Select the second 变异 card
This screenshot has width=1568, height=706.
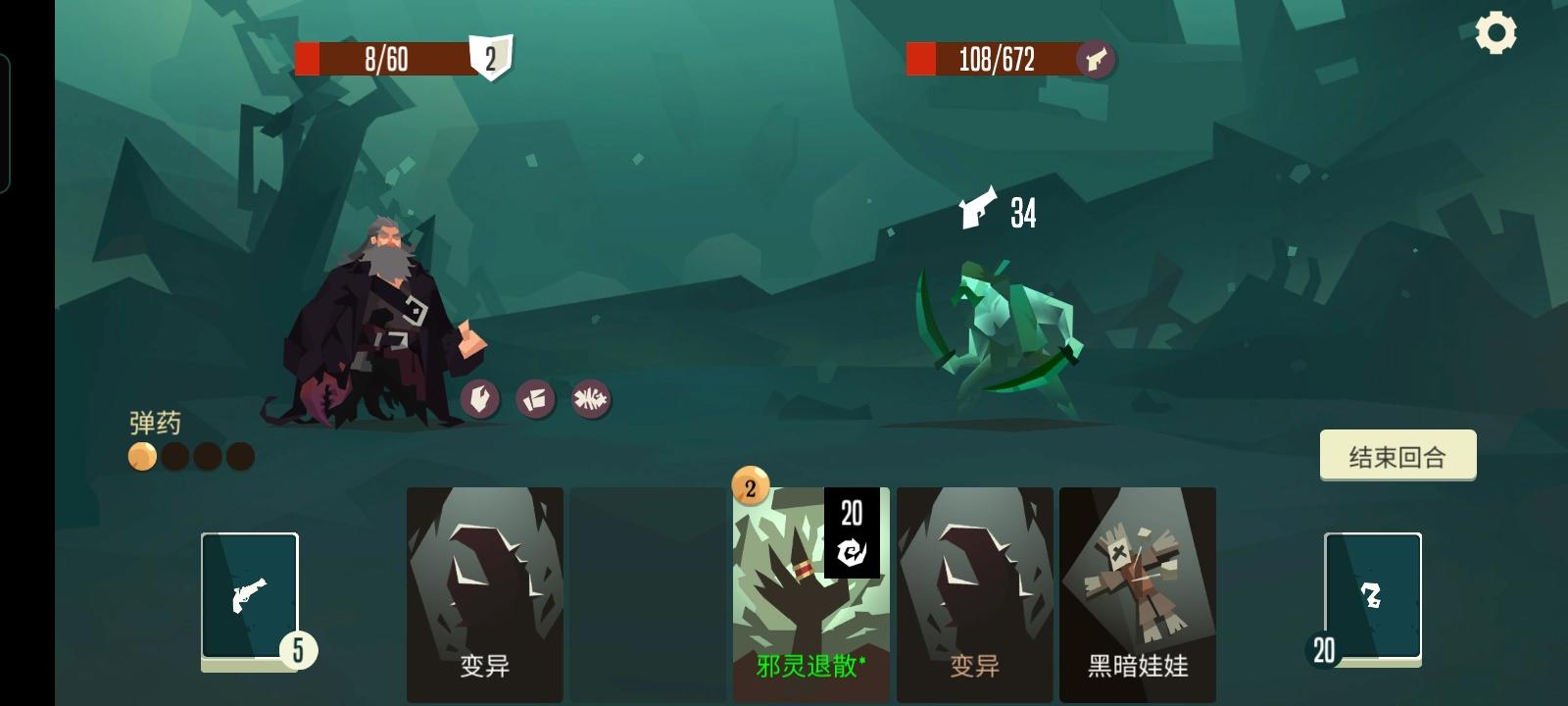pyautogui.click(x=973, y=588)
